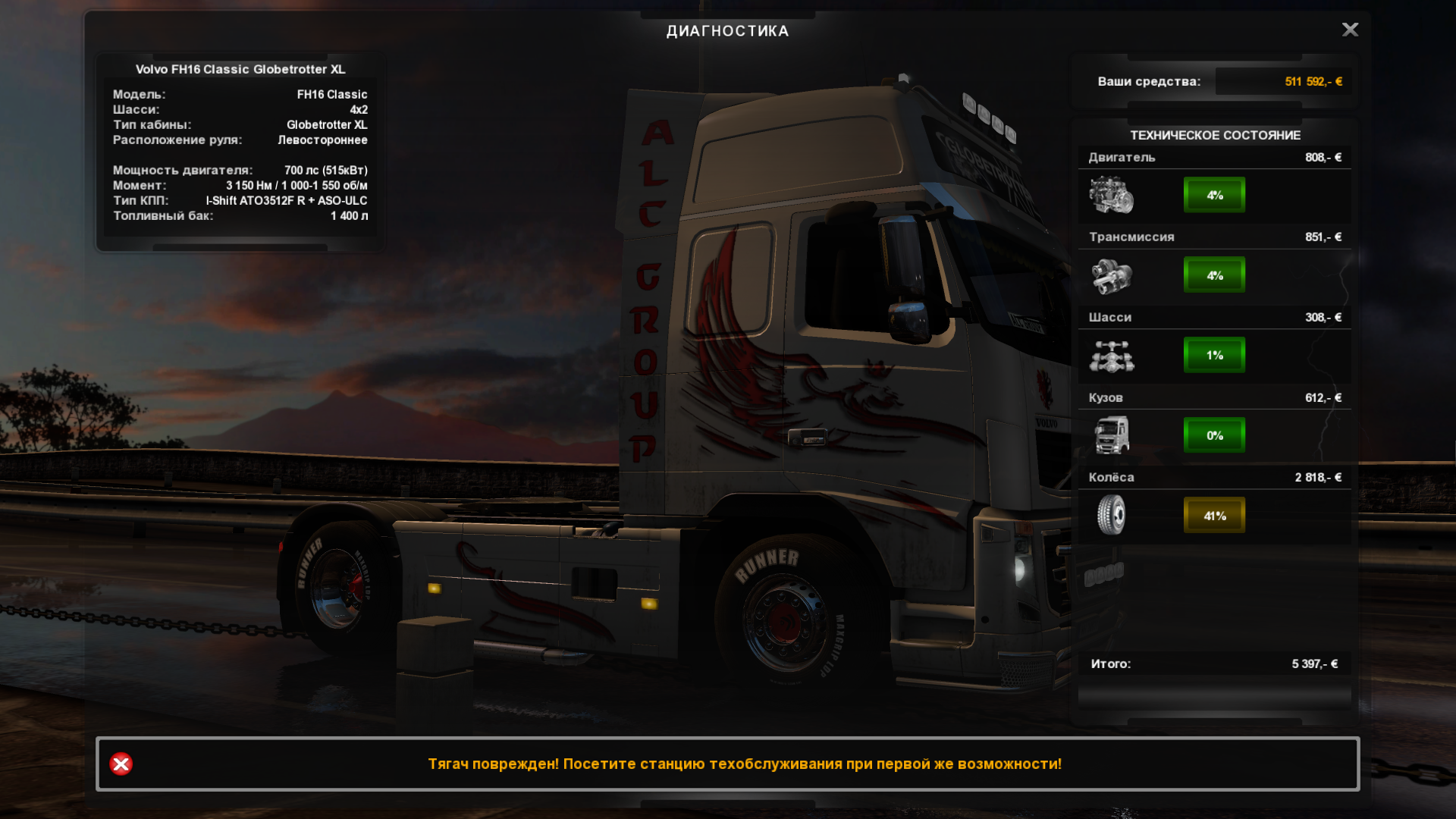The image size is (1456, 819).
Task: Select the truck cabin body icon
Action: click(1111, 435)
